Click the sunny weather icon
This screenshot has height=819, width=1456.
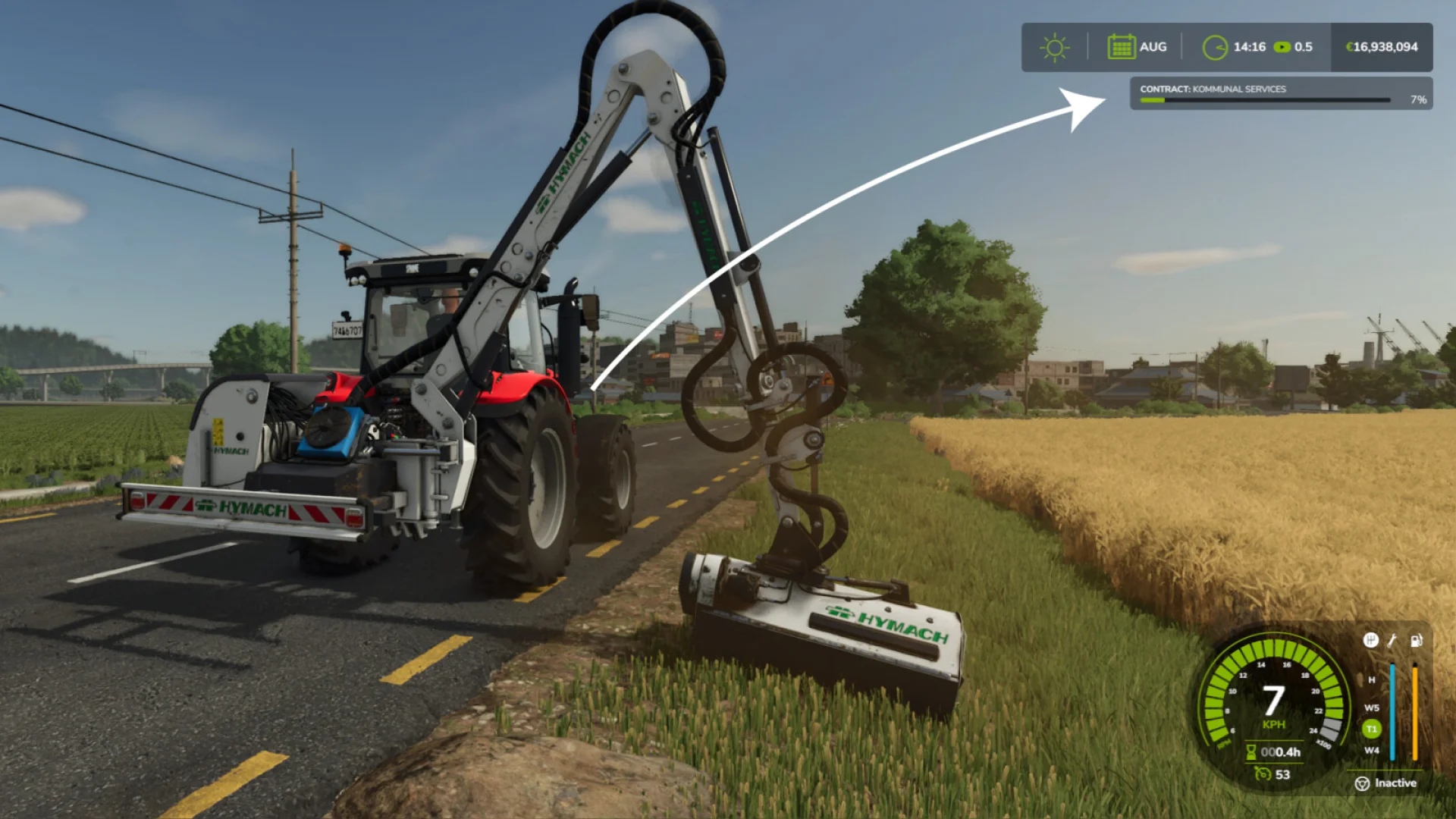(1054, 47)
